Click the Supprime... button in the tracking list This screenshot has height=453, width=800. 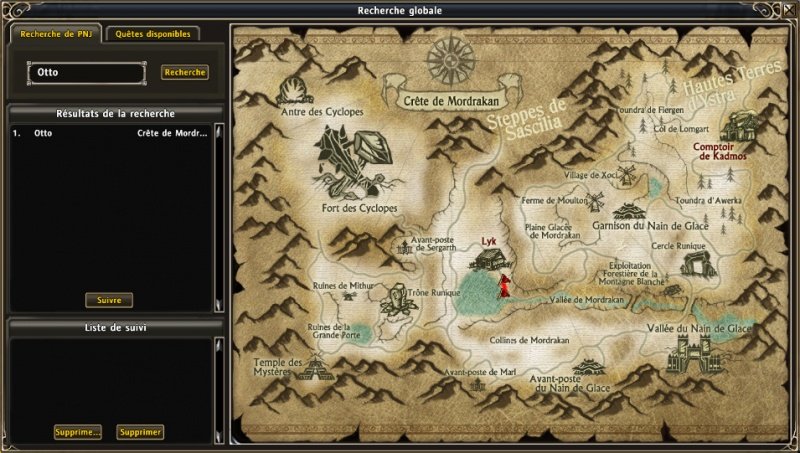78,432
